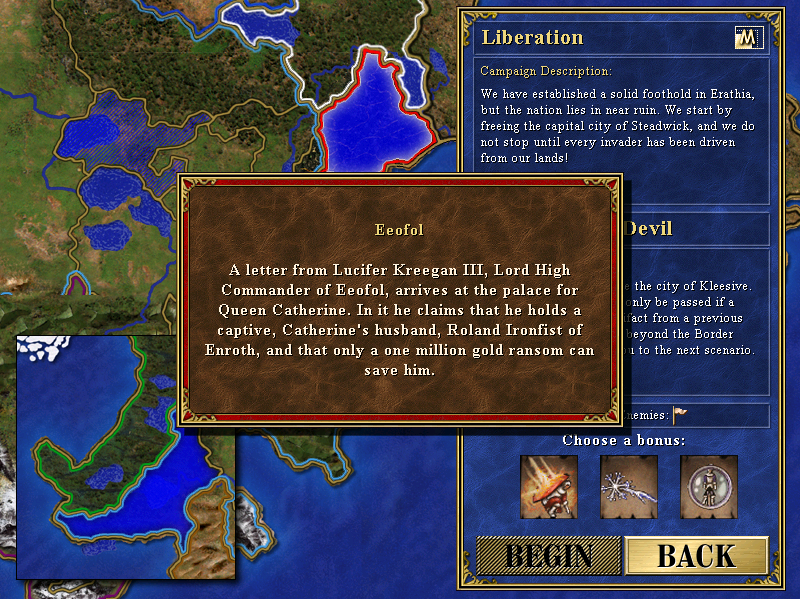Pick the armored figure medallion bonus
This screenshot has width=800, height=599.
(x=709, y=485)
